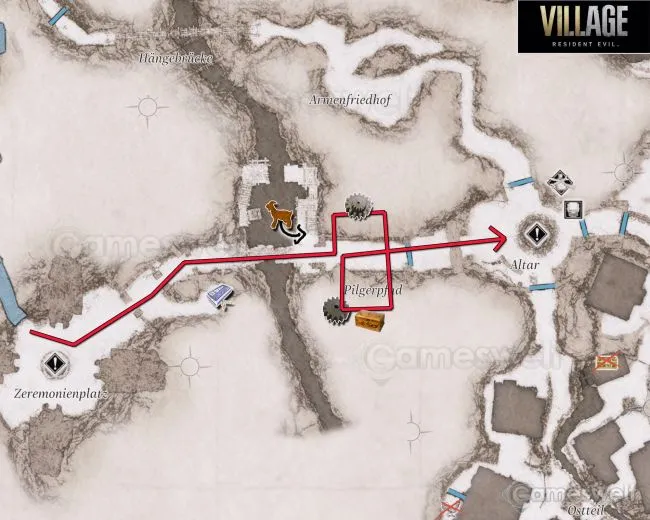Click the diamond-shaped marker above Altar
650x520 pixels.
click(558, 182)
